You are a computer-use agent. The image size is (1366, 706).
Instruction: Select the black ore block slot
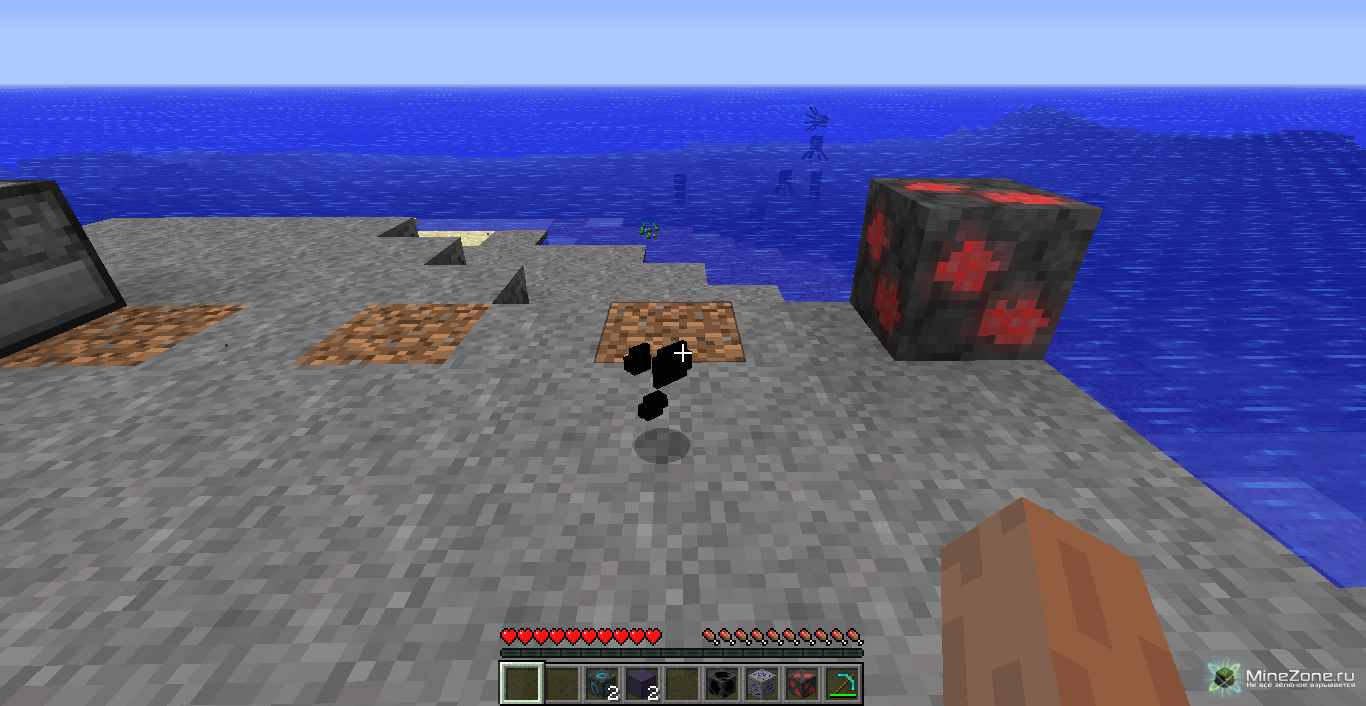pyautogui.click(x=722, y=684)
